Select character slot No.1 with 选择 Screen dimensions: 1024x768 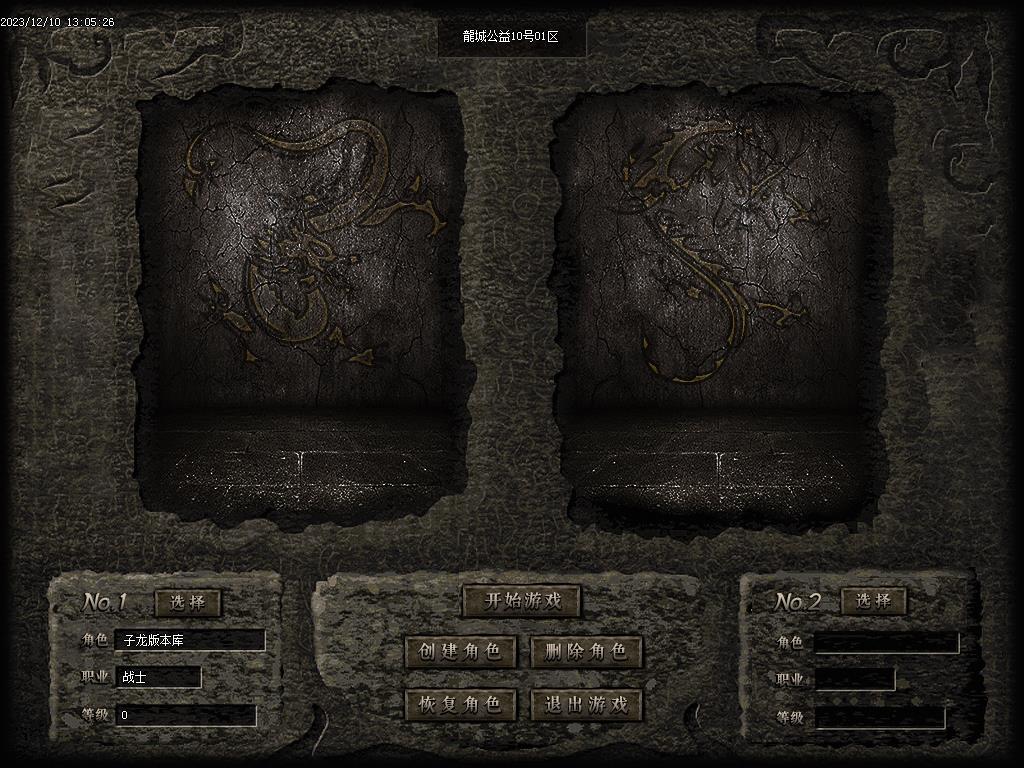point(188,602)
